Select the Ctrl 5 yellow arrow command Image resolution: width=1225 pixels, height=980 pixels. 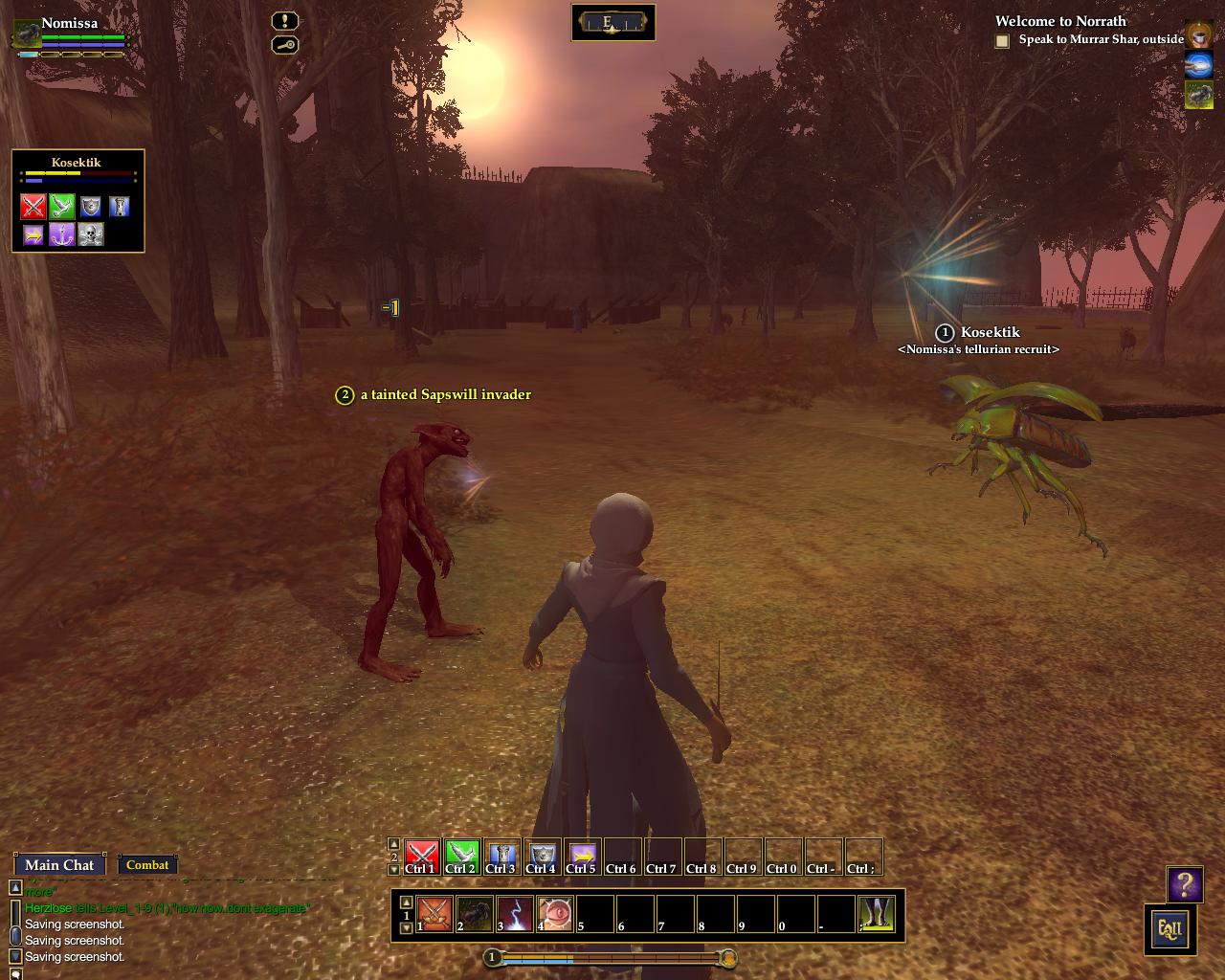tap(582, 856)
